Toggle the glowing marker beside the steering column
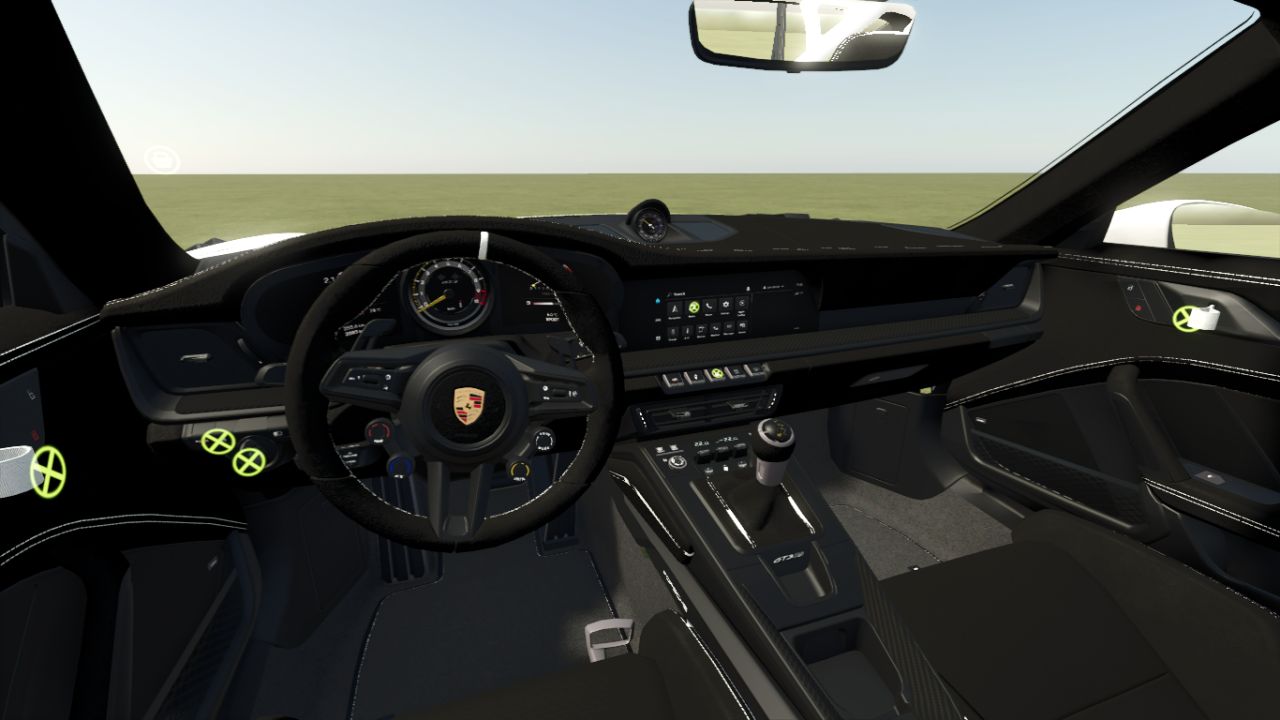1280x720 pixels. 219,440
